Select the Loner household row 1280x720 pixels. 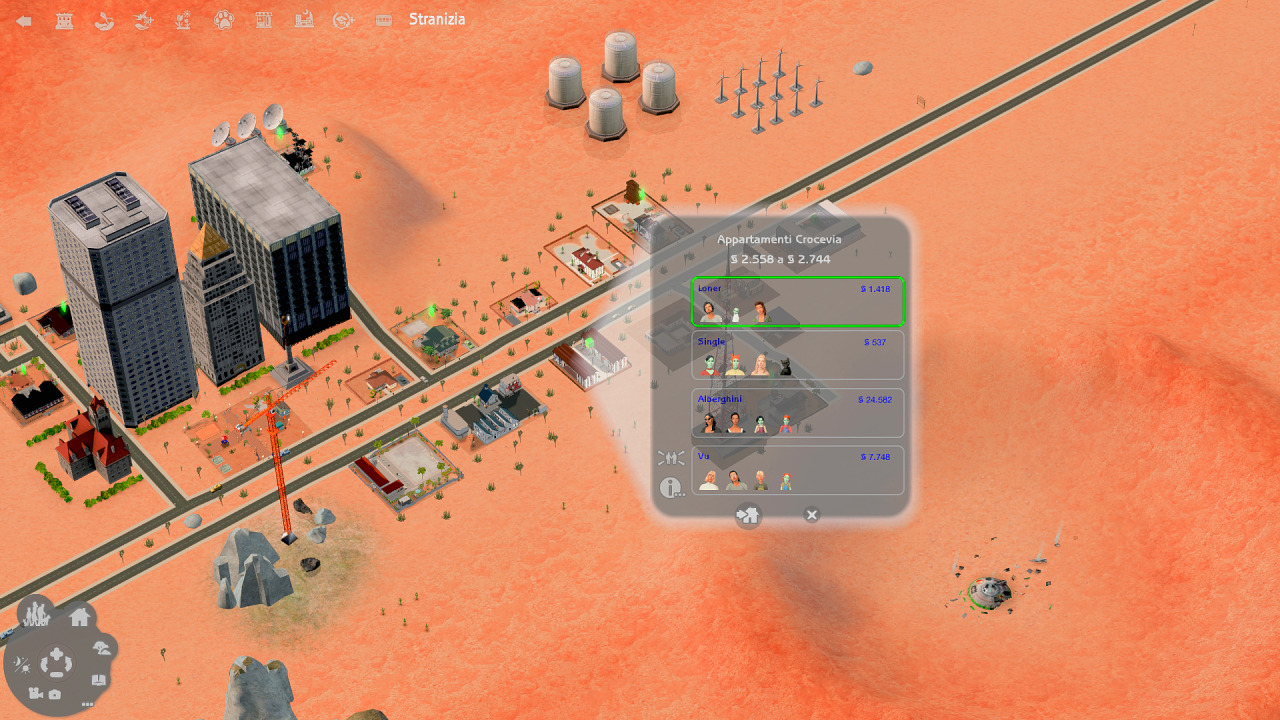[x=797, y=302]
